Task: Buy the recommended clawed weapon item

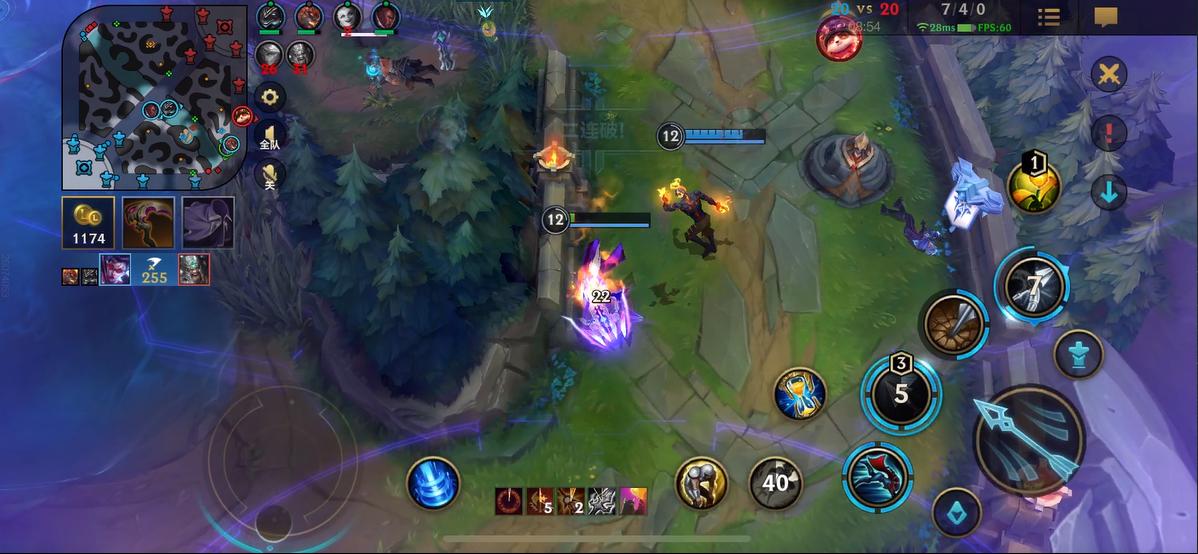Action: click(148, 221)
